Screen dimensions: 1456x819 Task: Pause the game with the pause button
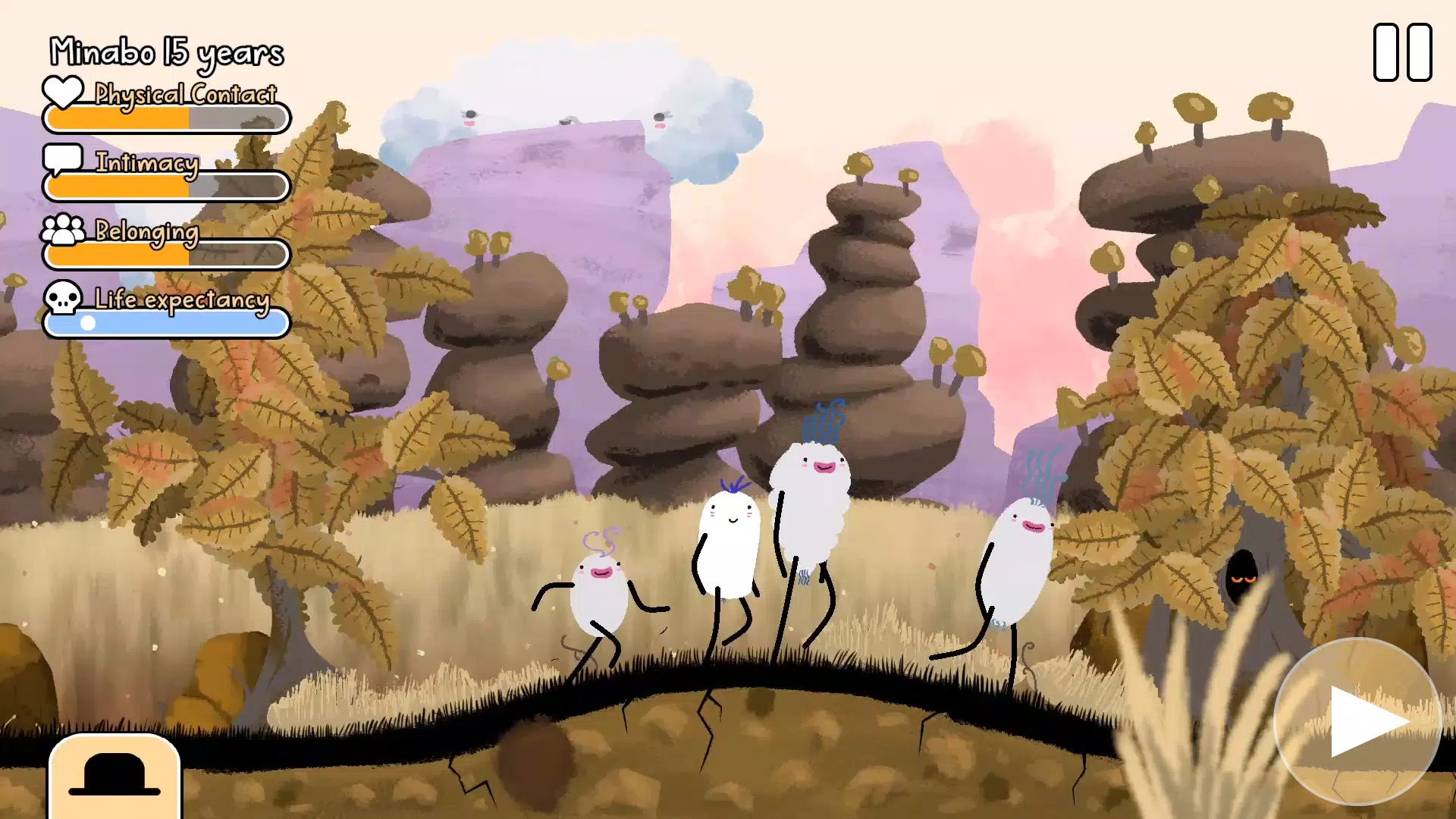tap(1402, 52)
